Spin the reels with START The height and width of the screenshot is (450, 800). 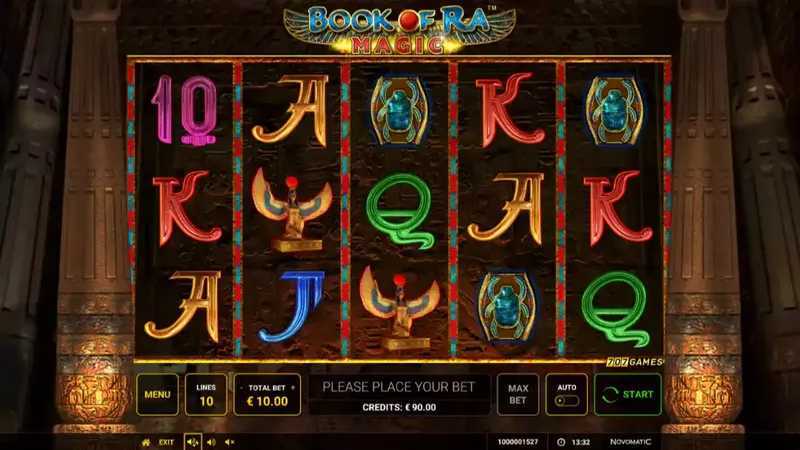coord(628,394)
